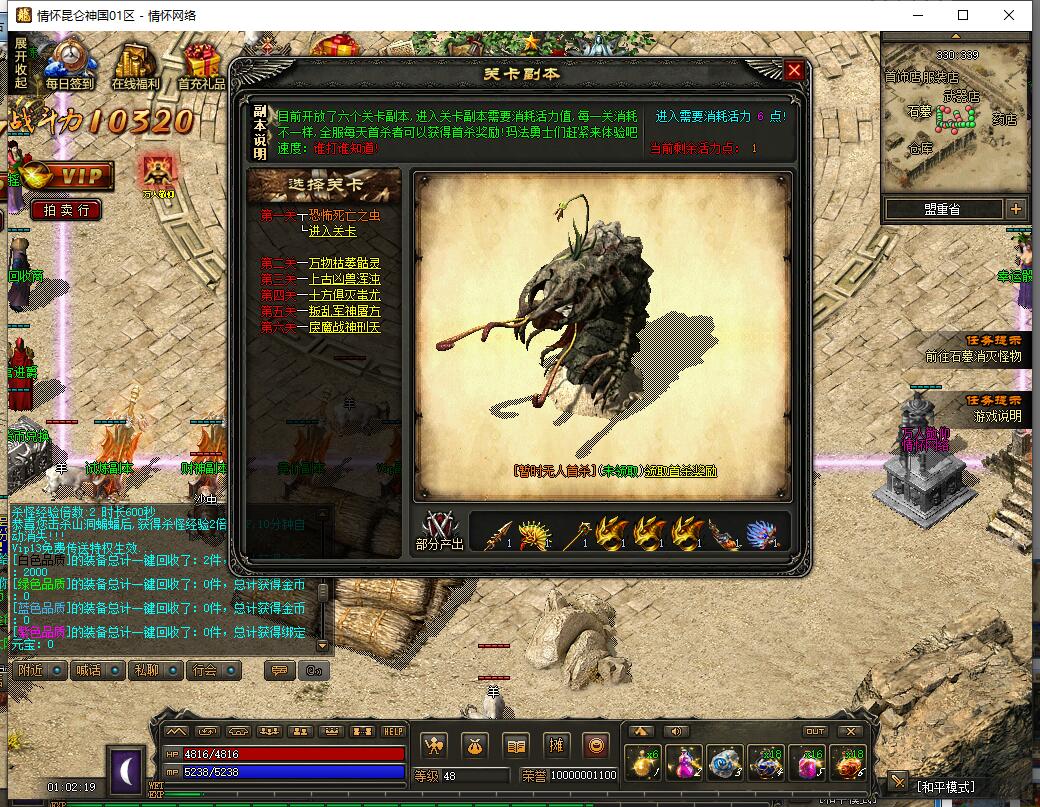Maximize the game window
The image size is (1040, 807).
tap(963, 15)
